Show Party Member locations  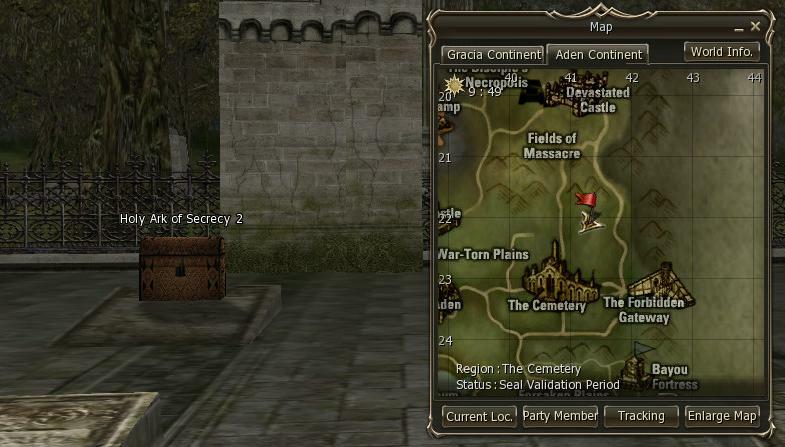coord(560,416)
